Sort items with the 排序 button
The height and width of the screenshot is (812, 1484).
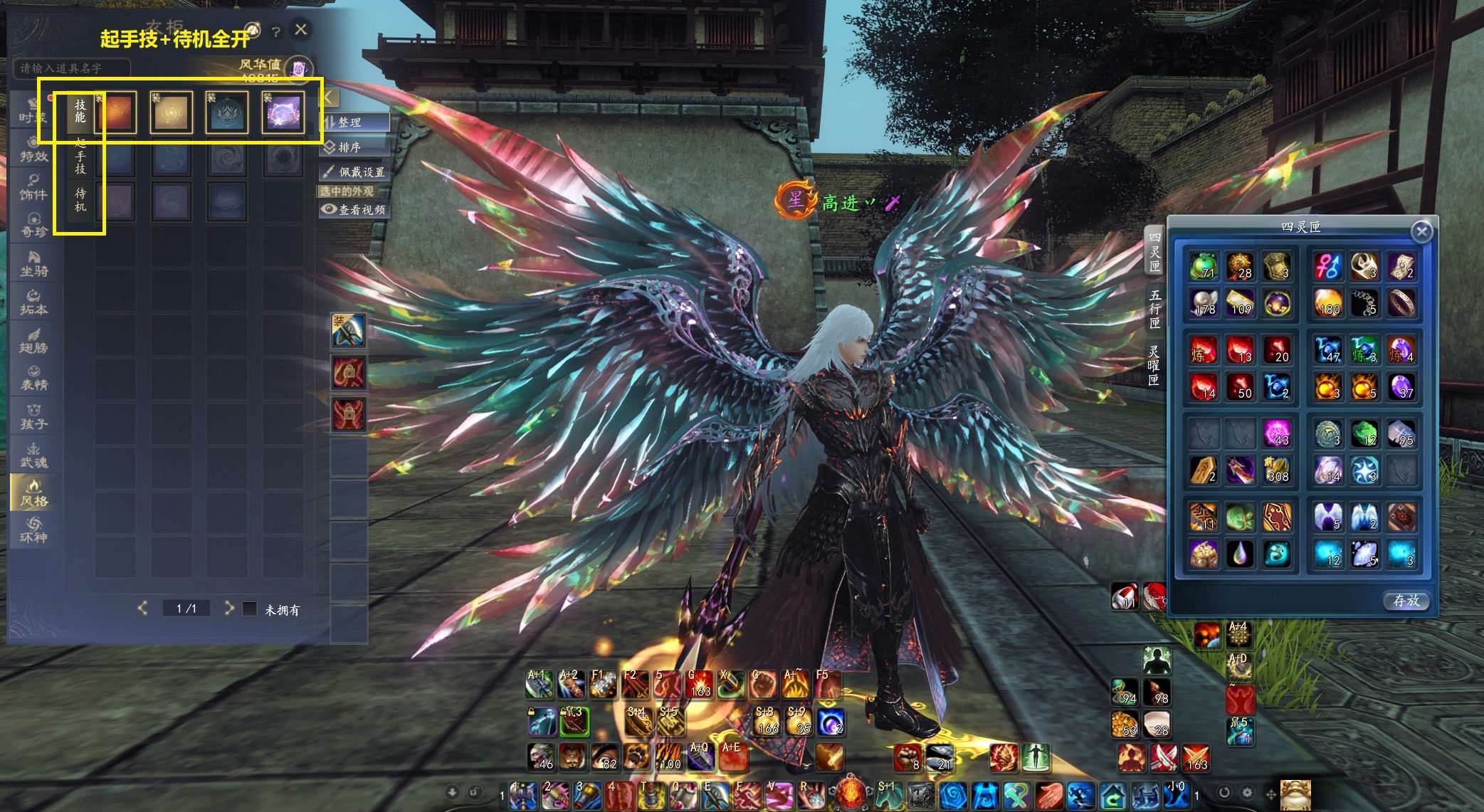point(354,147)
